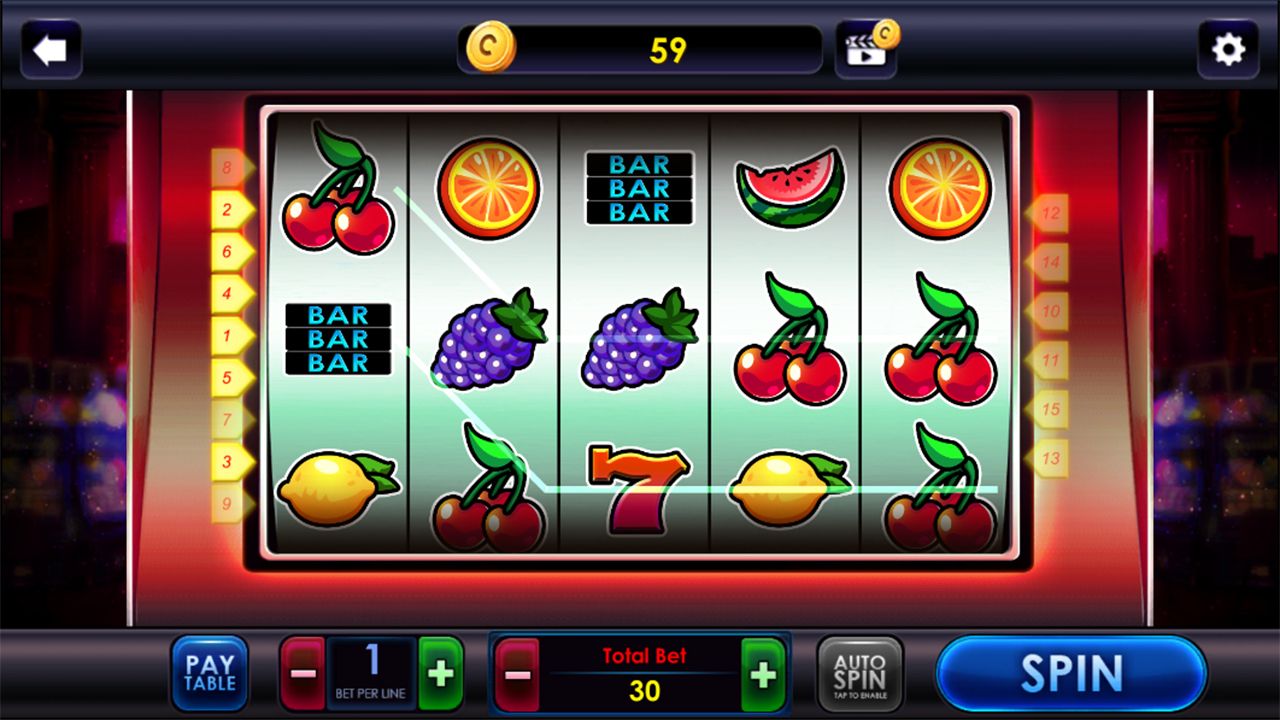Choose payline marker 13

tap(1049, 459)
